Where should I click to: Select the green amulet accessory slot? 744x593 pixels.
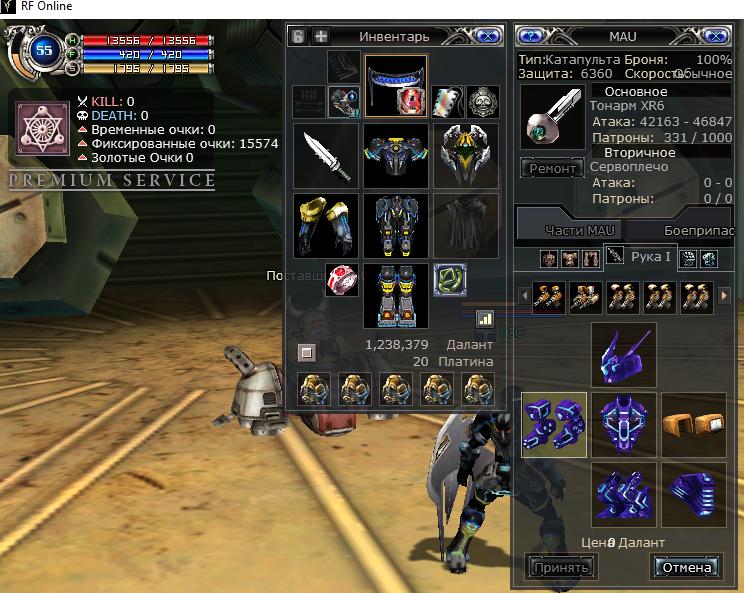pos(450,279)
